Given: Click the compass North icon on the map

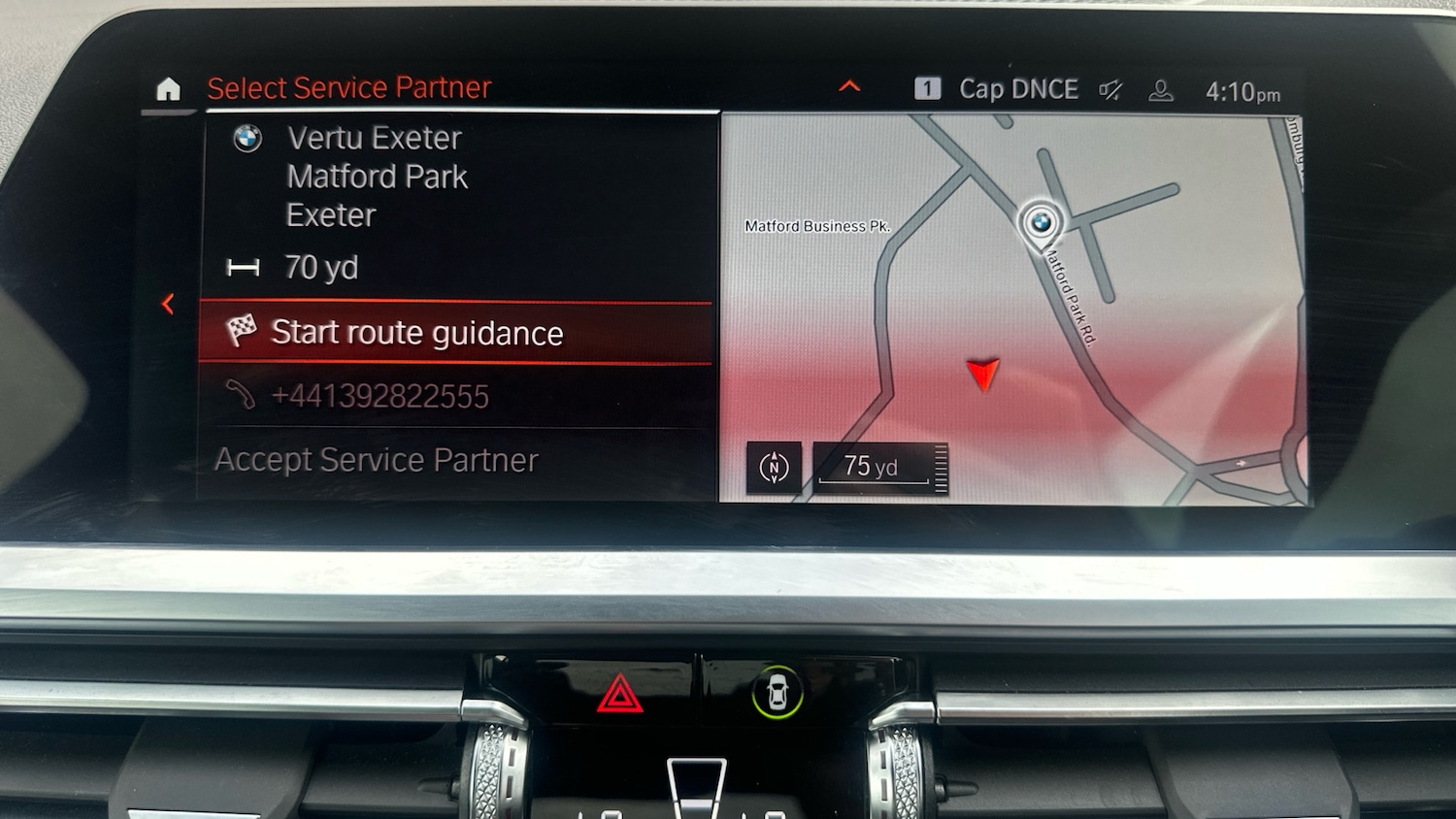Looking at the screenshot, I should coord(774,467).
